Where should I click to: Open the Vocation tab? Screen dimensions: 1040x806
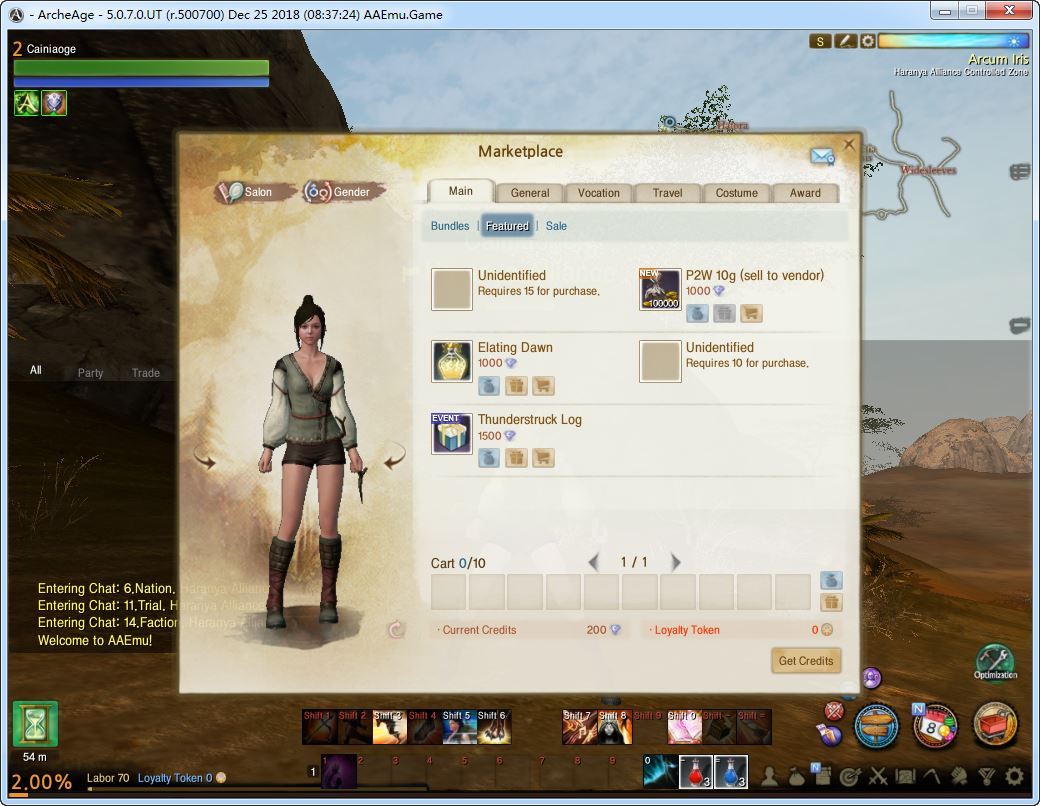tap(598, 193)
